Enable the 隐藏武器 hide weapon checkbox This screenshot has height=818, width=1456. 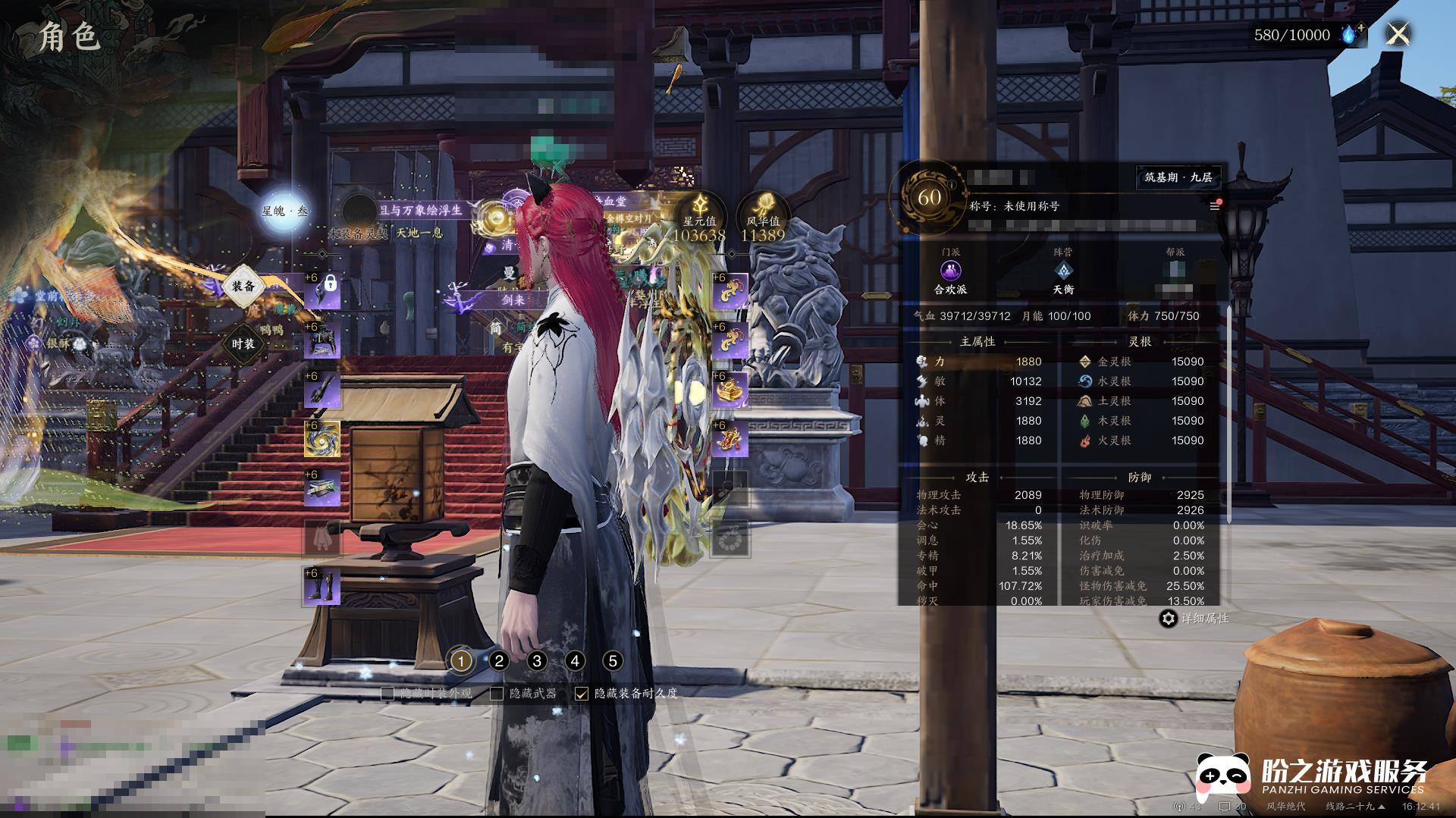click(497, 693)
